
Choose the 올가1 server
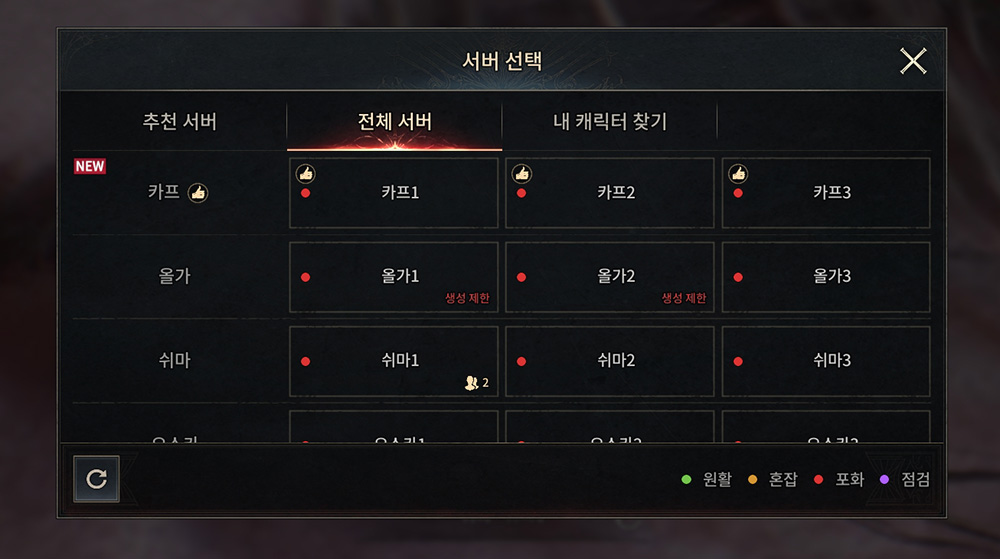[x=394, y=277]
